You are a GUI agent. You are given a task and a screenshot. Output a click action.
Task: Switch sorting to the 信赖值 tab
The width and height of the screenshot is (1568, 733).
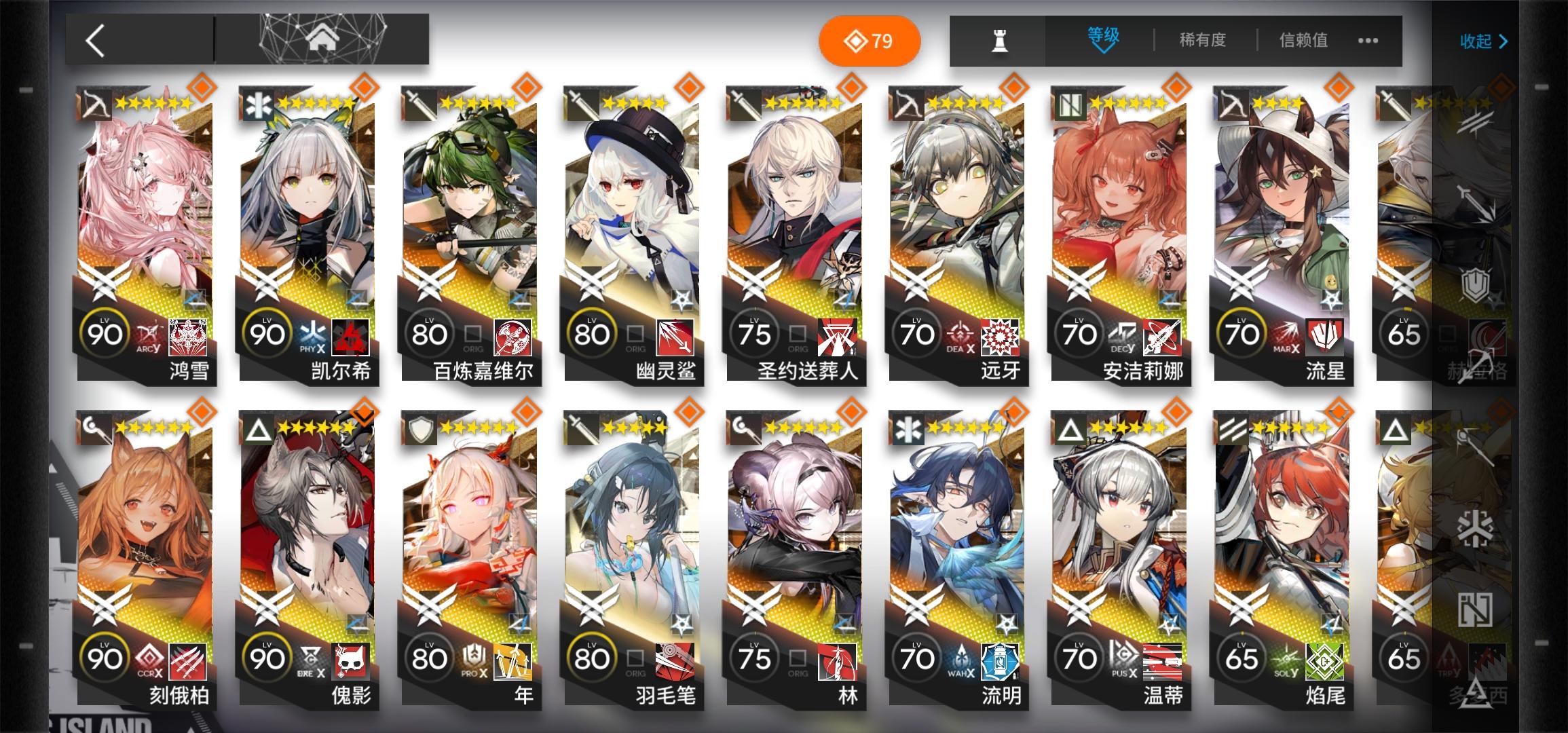[1305, 41]
